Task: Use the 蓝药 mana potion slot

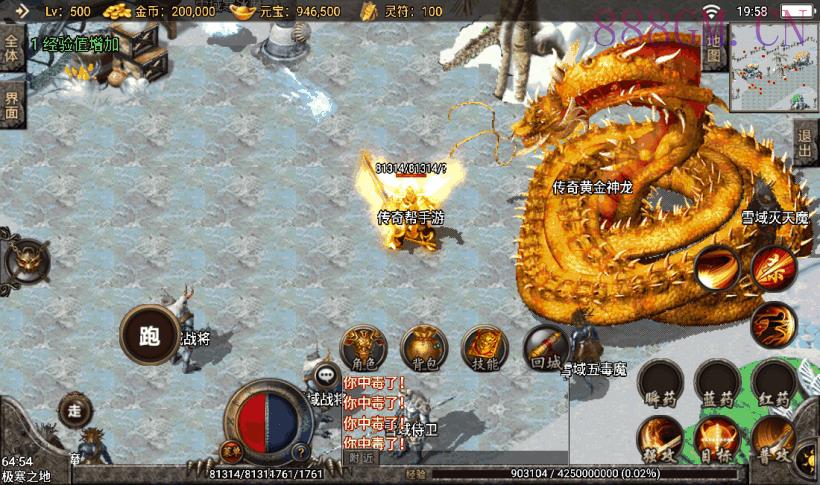Action: [x=717, y=382]
